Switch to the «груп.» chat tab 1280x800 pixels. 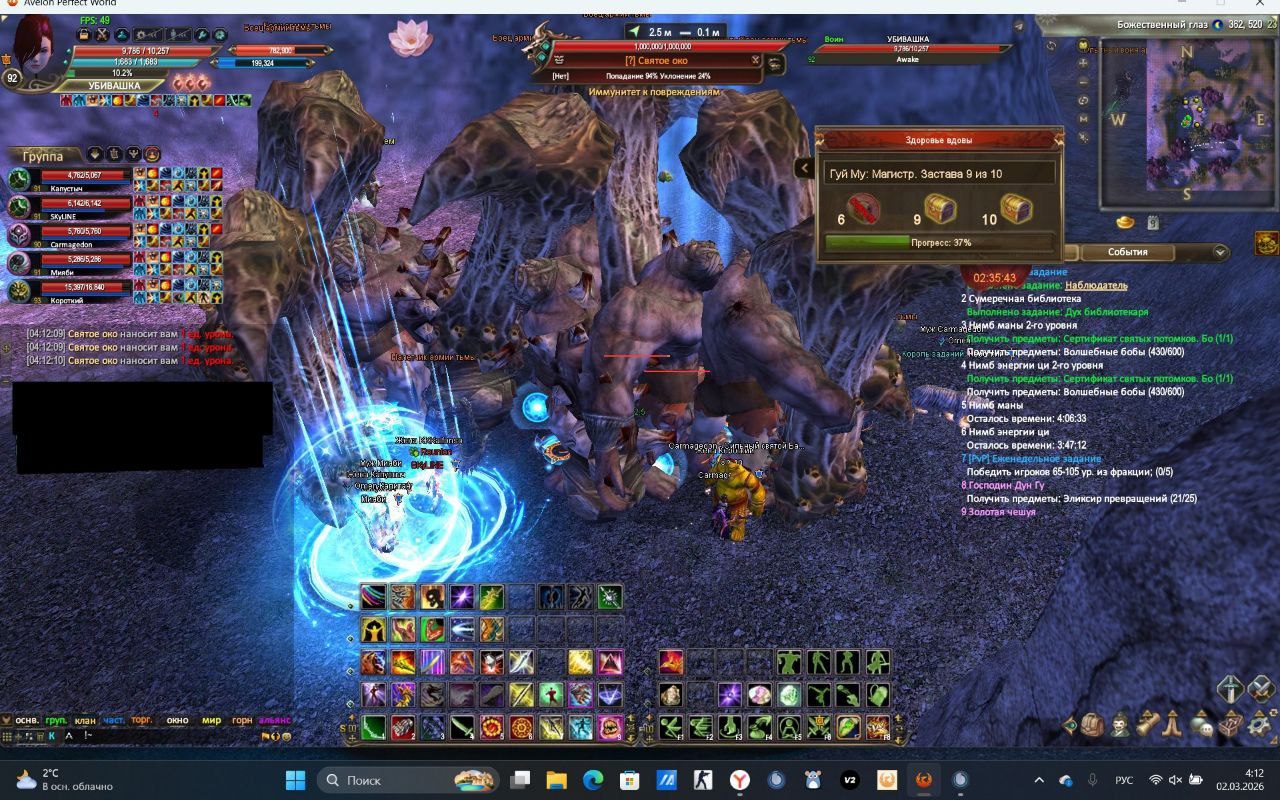click(x=57, y=720)
